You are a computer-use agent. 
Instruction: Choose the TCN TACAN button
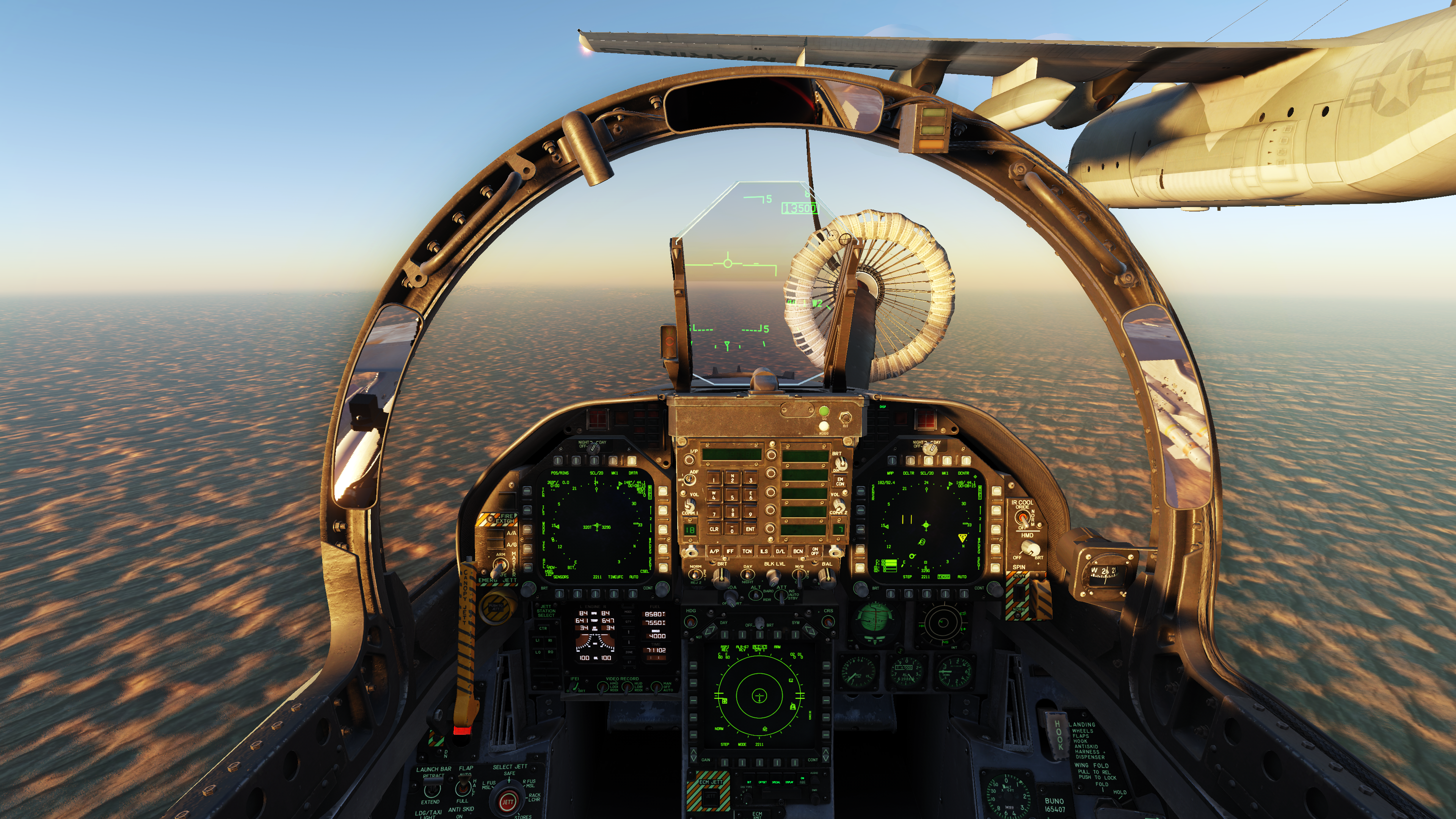747,551
